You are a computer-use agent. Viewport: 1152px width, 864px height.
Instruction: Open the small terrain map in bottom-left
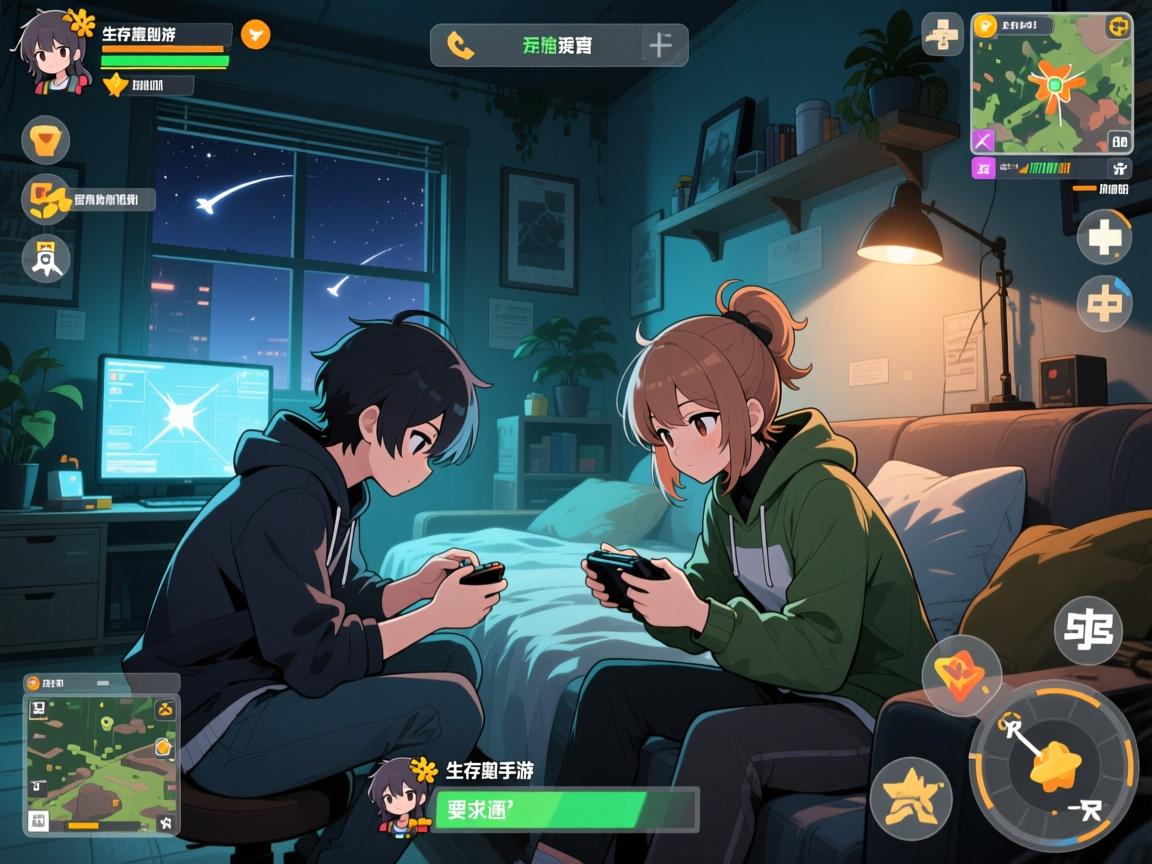click(x=100, y=762)
